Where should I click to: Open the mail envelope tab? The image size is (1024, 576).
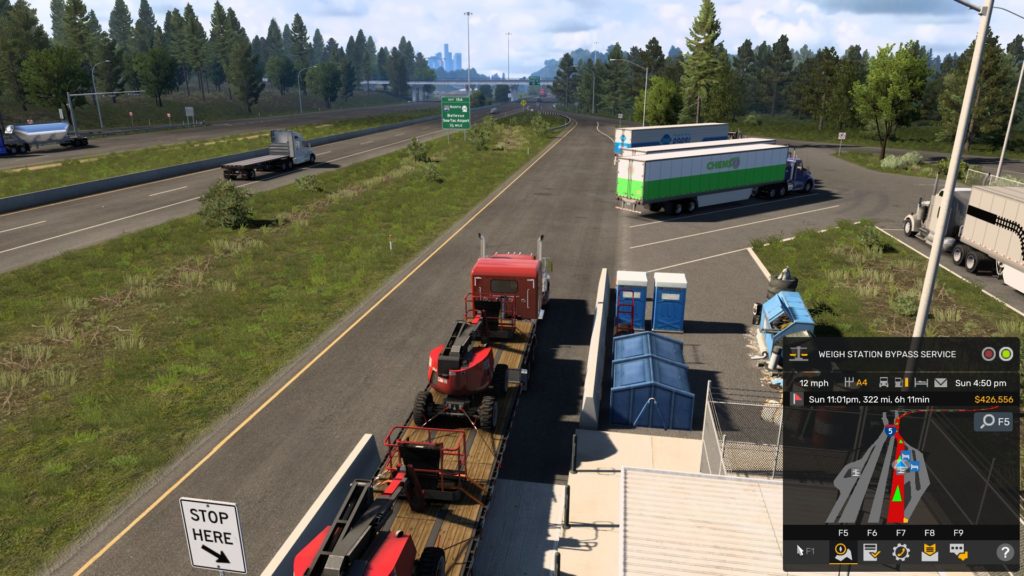(929, 551)
